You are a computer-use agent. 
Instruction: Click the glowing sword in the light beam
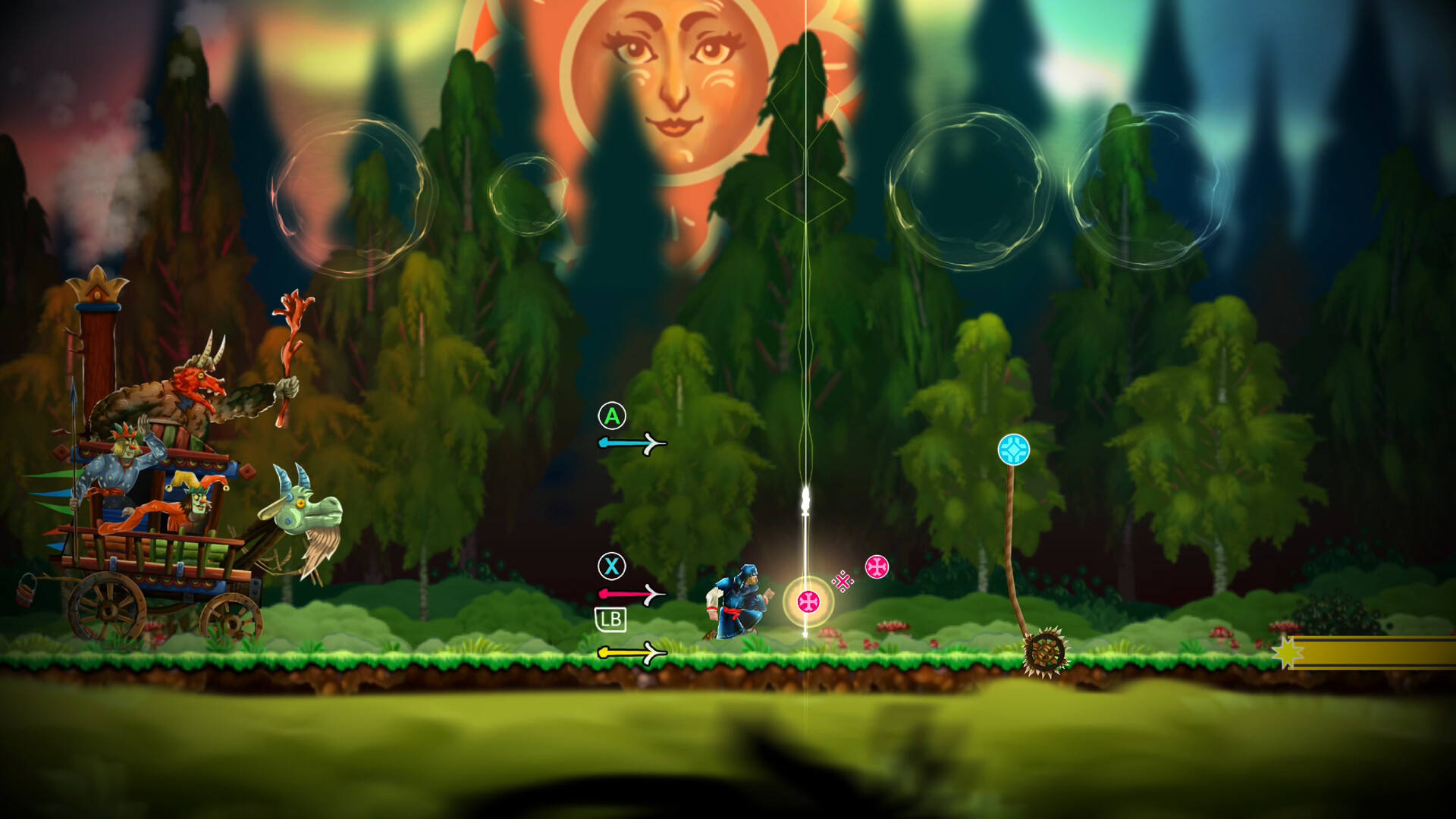tap(805, 500)
